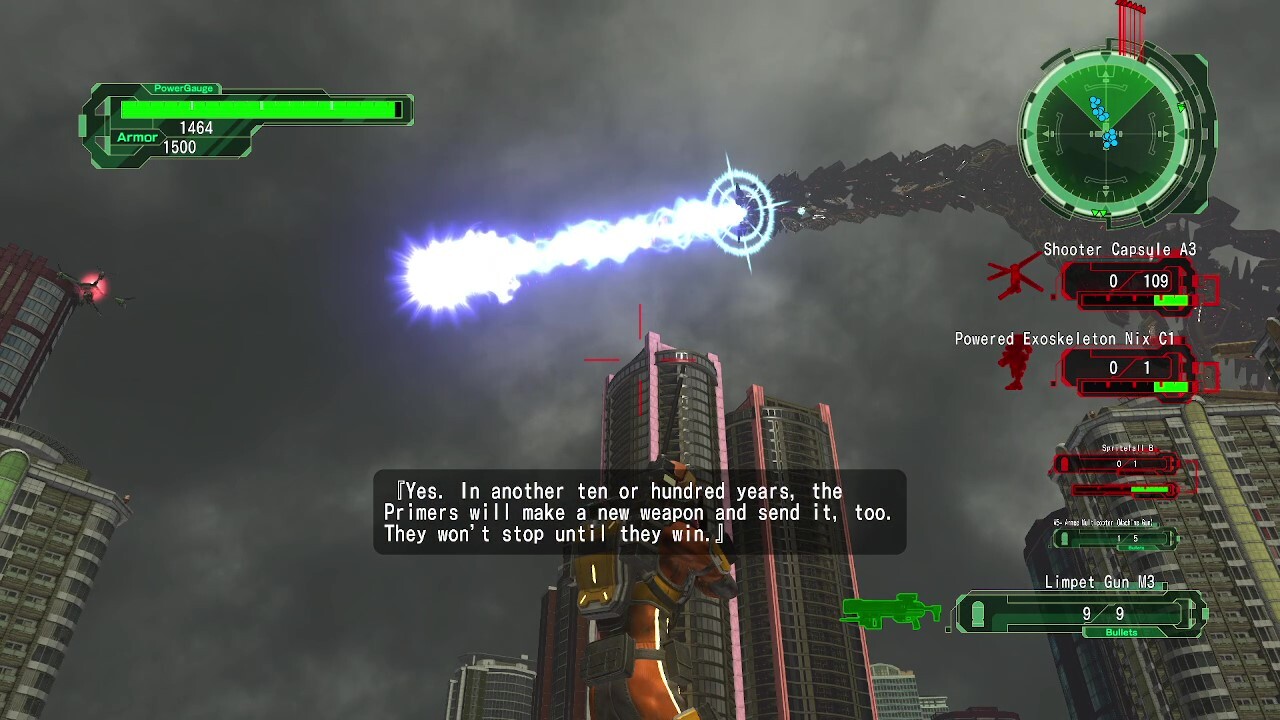Switch to the Armed Multicopter machine gun slot
1280x720 pixels.
pyautogui.click(x=1117, y=539)
